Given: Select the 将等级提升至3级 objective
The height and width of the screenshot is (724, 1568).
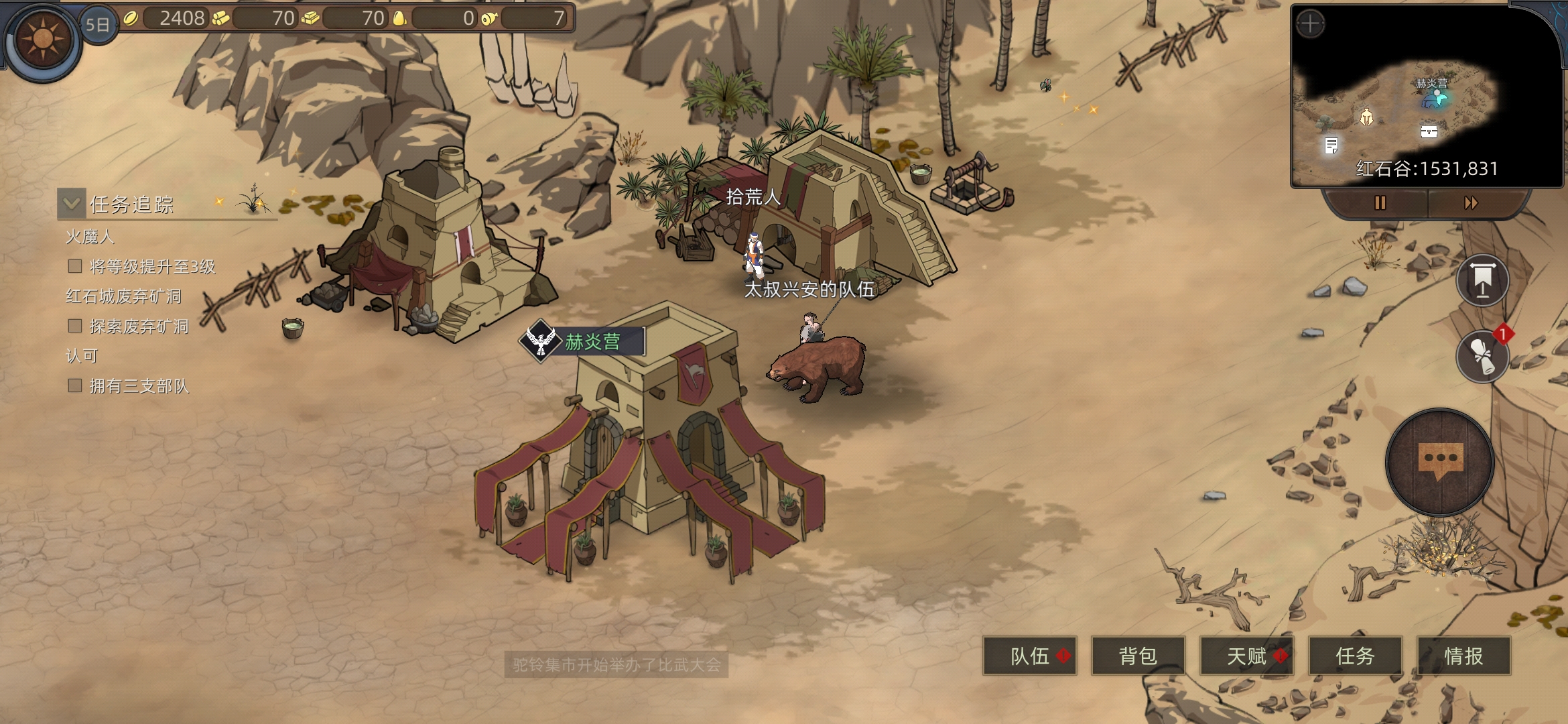Looking at the screenshot, I should [152, 267].
